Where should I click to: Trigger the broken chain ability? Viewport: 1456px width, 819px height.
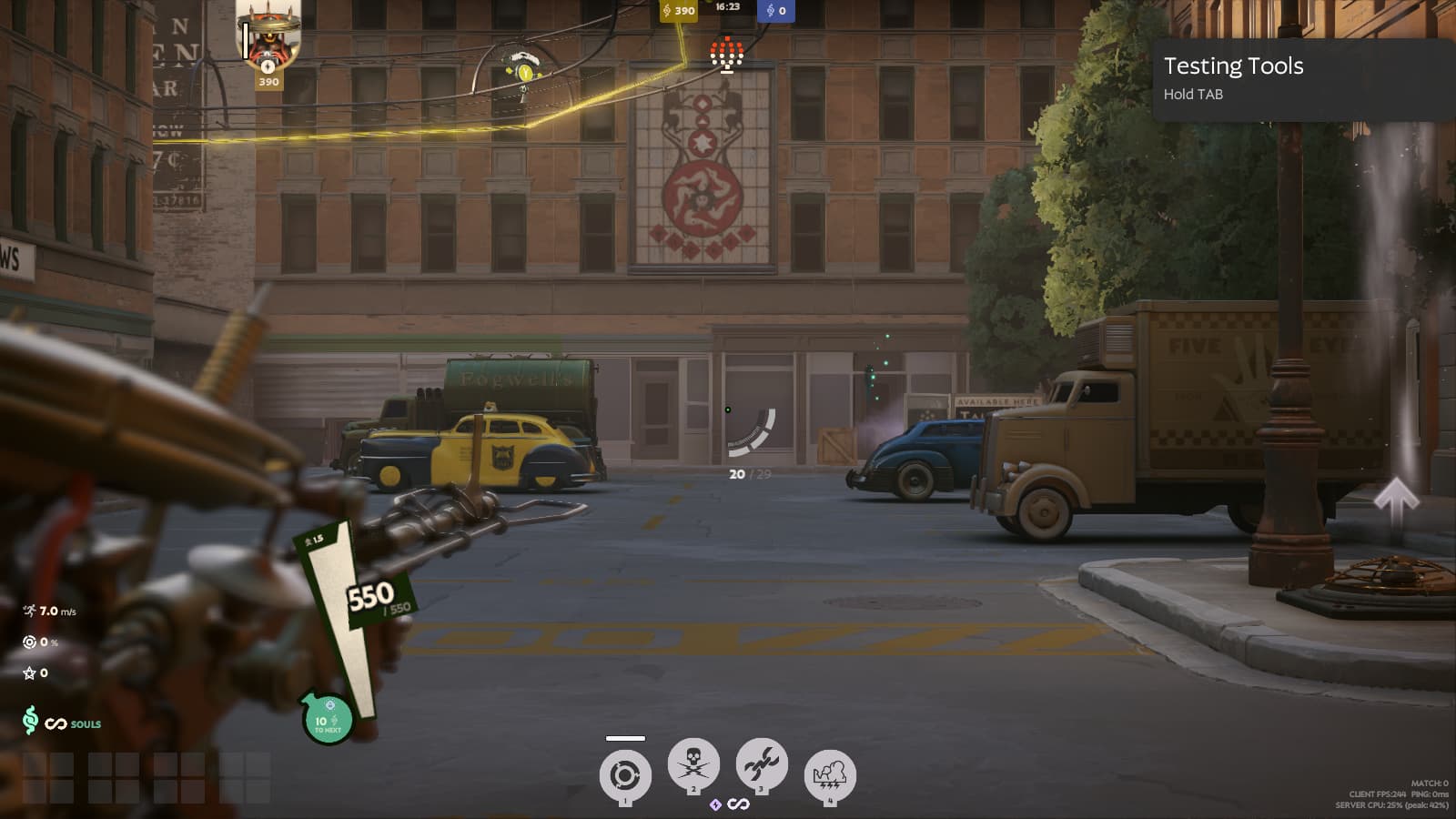pyautogui.click(x=761, y=763)
